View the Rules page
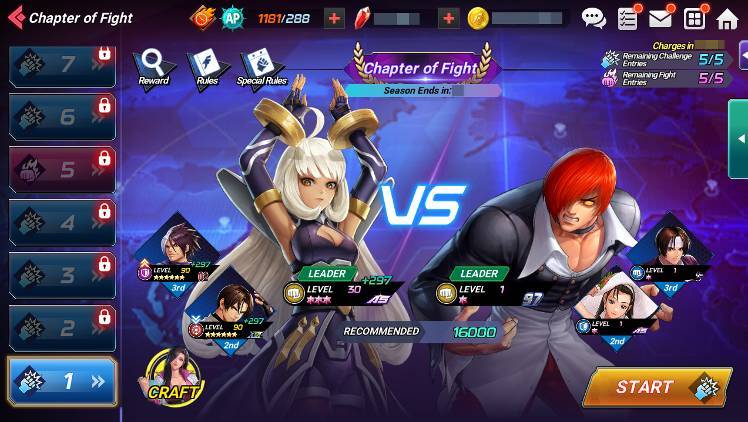748x422 pixels. [x=207, y=66]
